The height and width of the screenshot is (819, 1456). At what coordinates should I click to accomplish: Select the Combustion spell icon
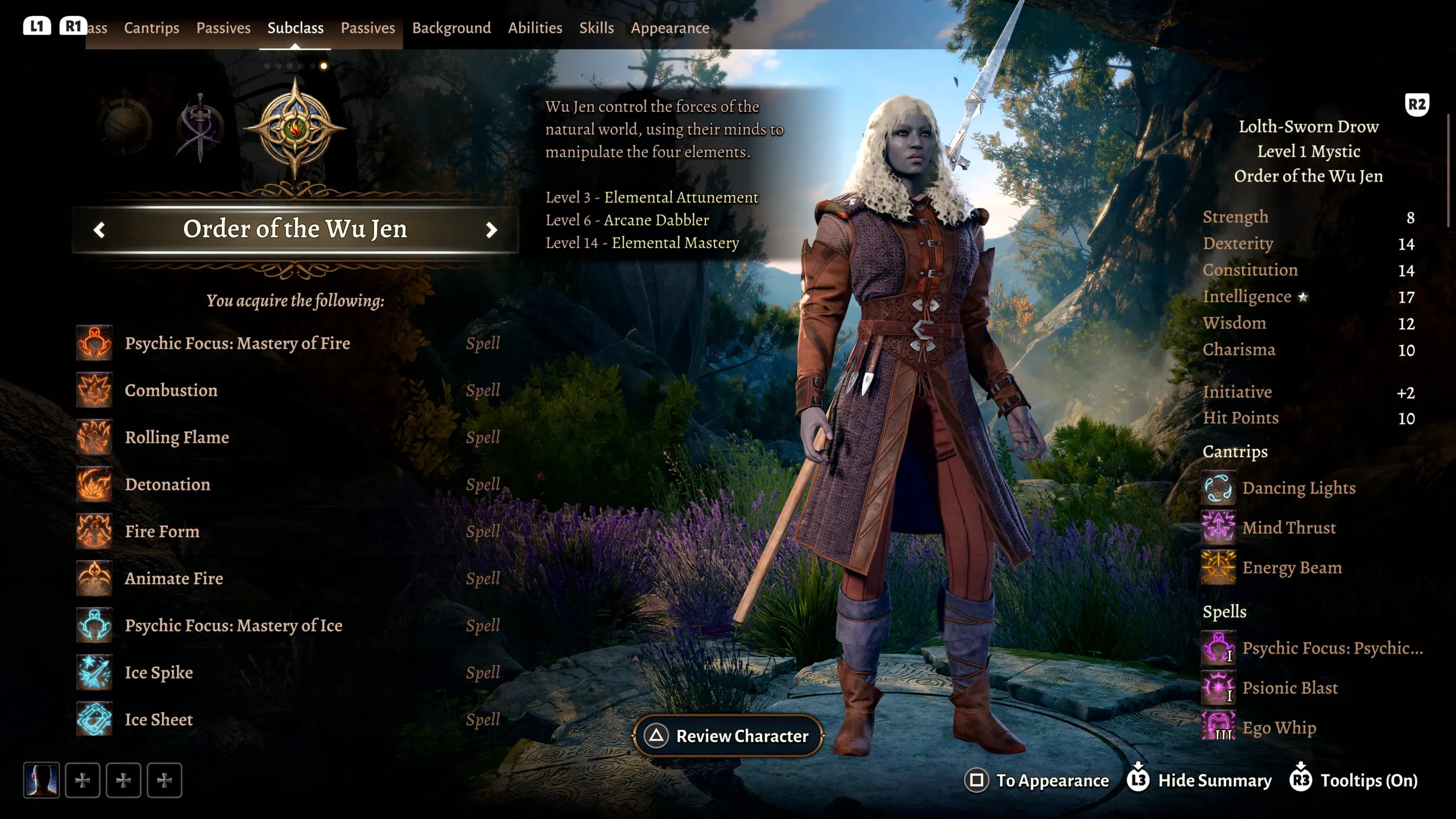click(94, 390)
